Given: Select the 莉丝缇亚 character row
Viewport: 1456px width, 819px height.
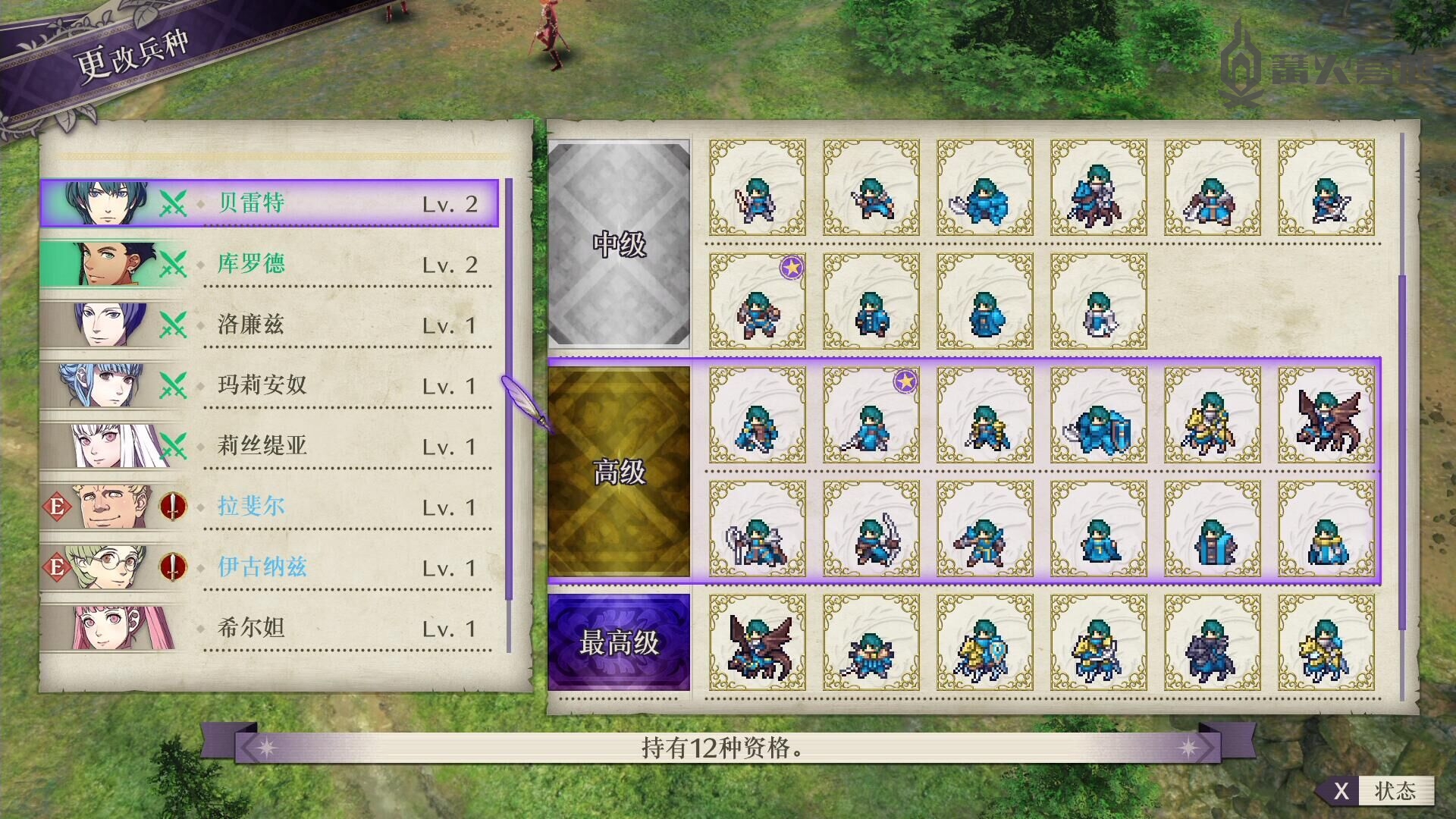Looking at the screenshot, I should [x=269, y=446].
